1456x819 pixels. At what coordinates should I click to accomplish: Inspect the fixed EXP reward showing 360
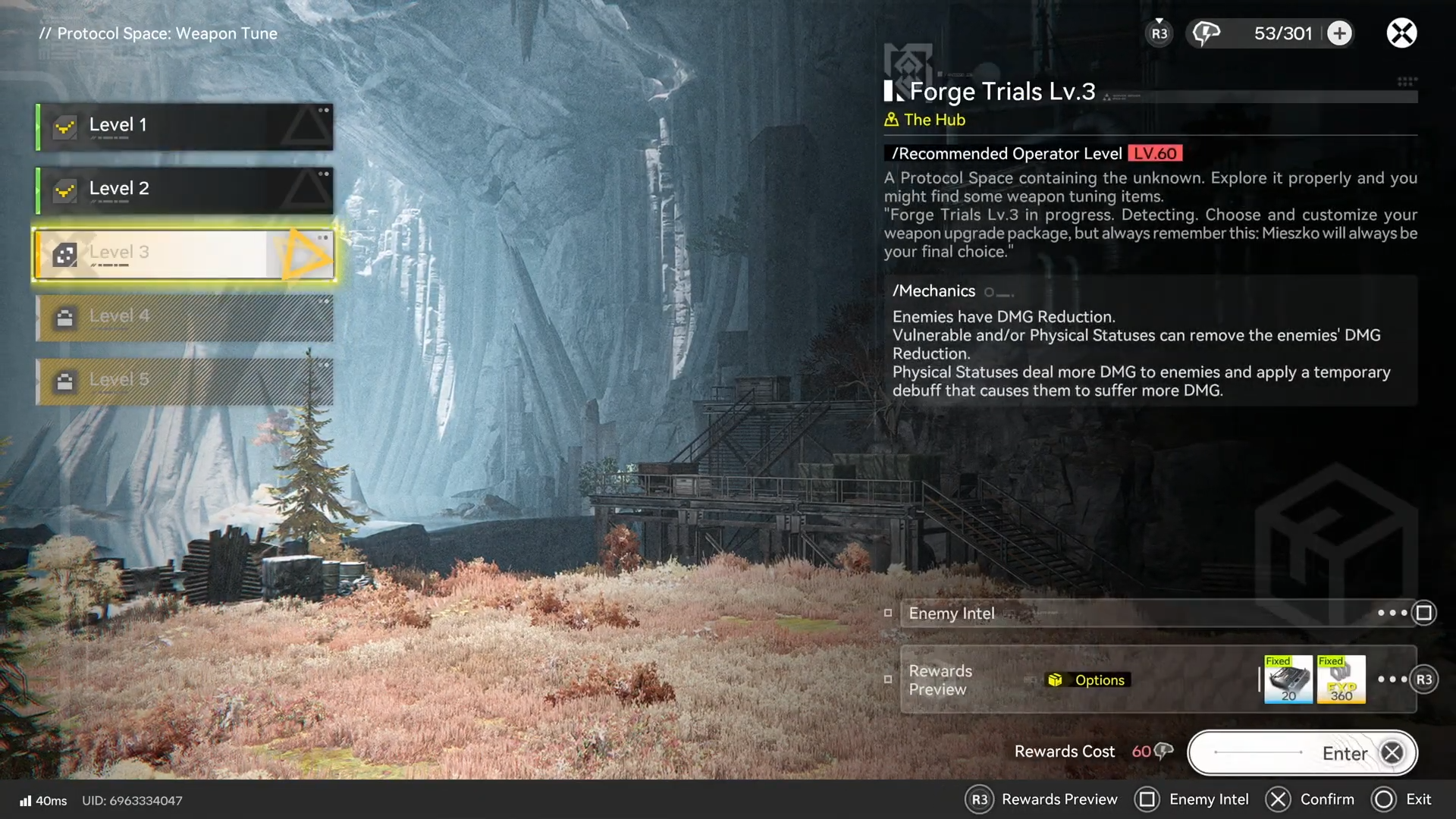[x=1341, y=679]
